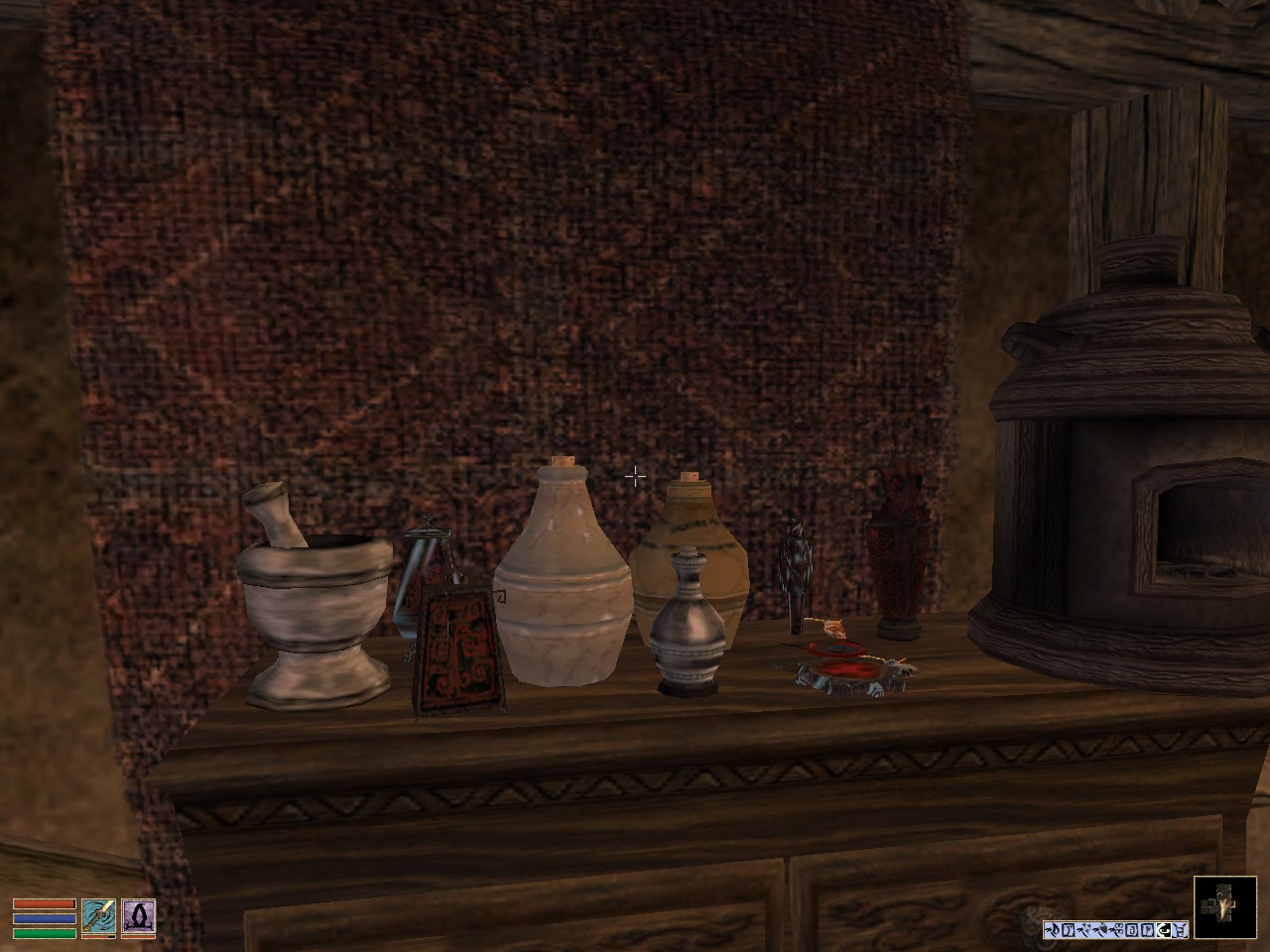Click the equipped magic sigil icon
The height and width of the screenshot is (952, 1270).
(x=138, y=915)
